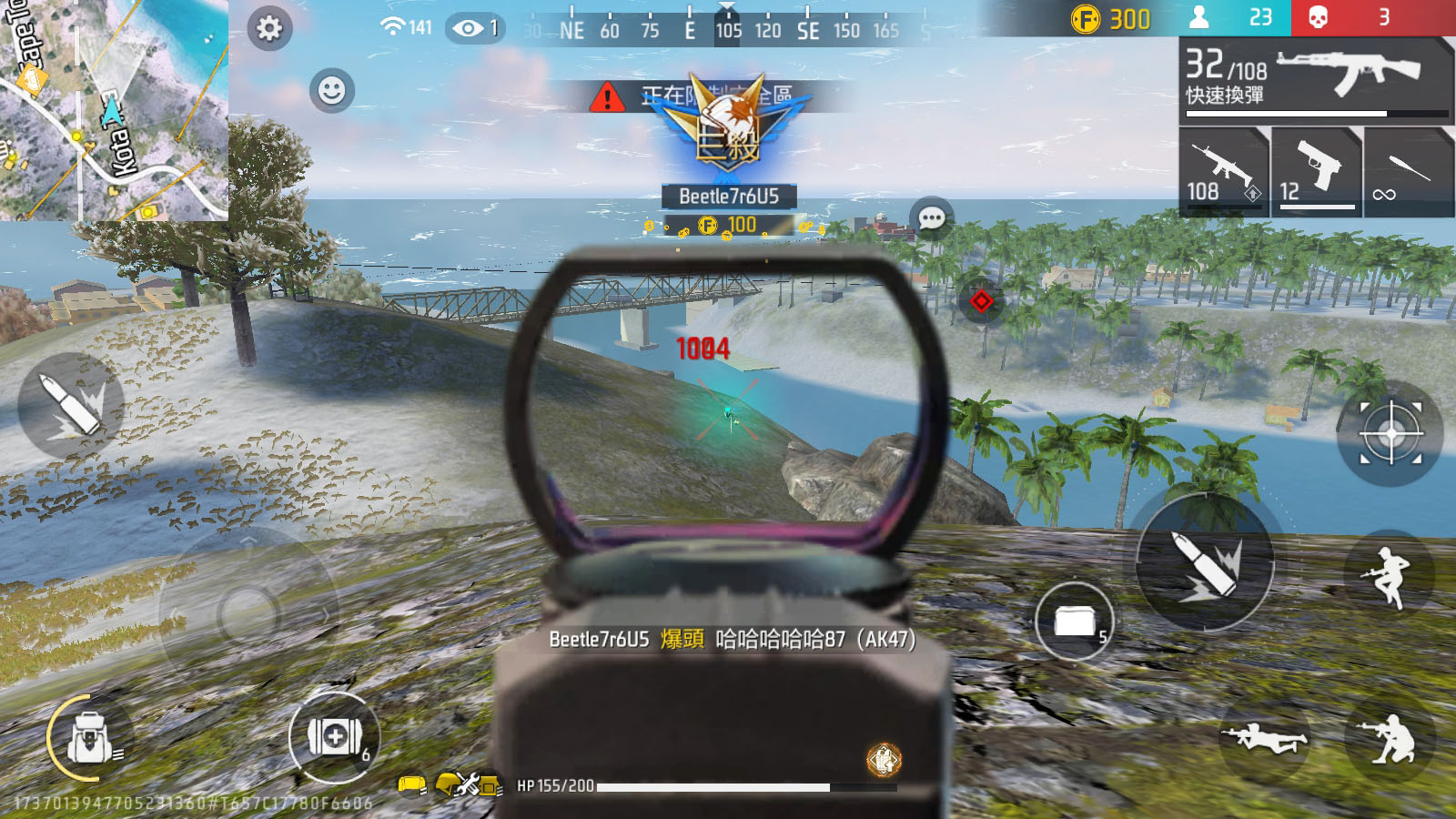The width and height of the screenshot is (1456, 819).
Task: Toggle the crosshair scope aim button
Action: (x=1390, y=433)
